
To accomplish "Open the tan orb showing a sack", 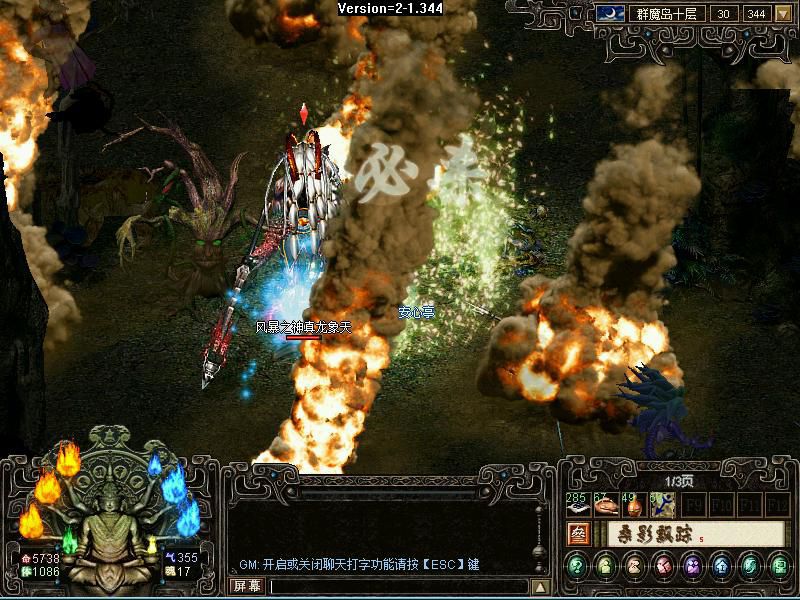I will [x=635, y=567].
